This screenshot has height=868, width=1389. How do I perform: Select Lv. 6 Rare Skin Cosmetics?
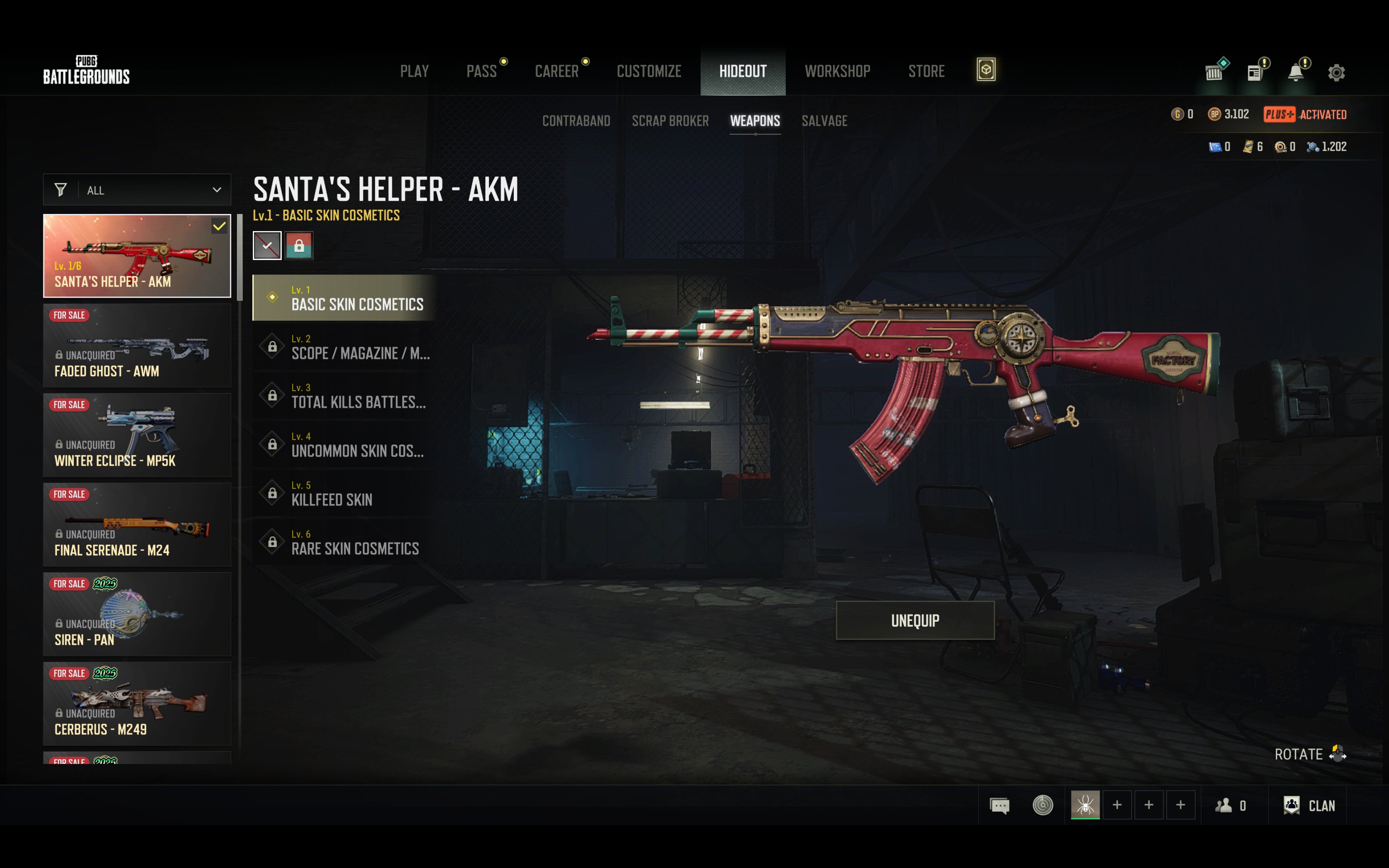(344, 542)
